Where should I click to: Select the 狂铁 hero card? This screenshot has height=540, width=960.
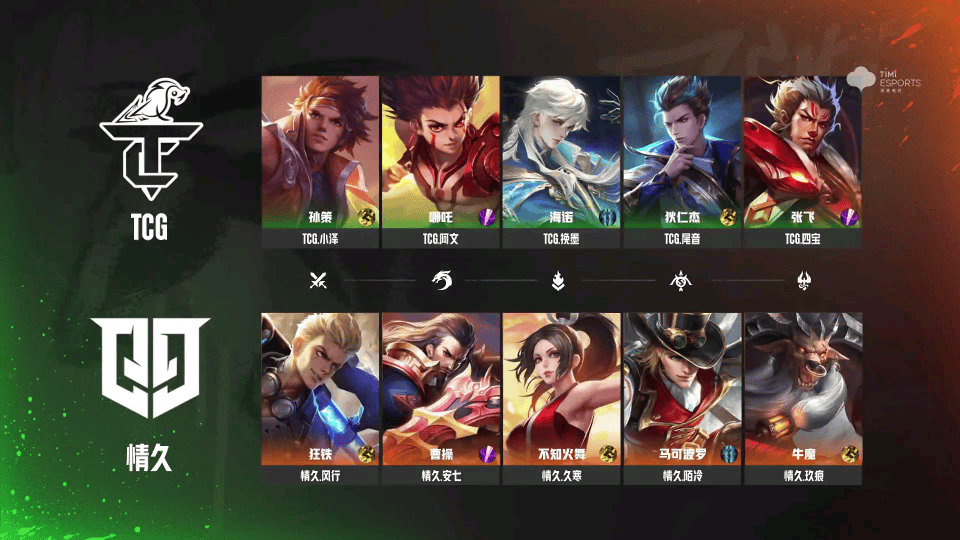pyautogui.click(x=320, y=388)
